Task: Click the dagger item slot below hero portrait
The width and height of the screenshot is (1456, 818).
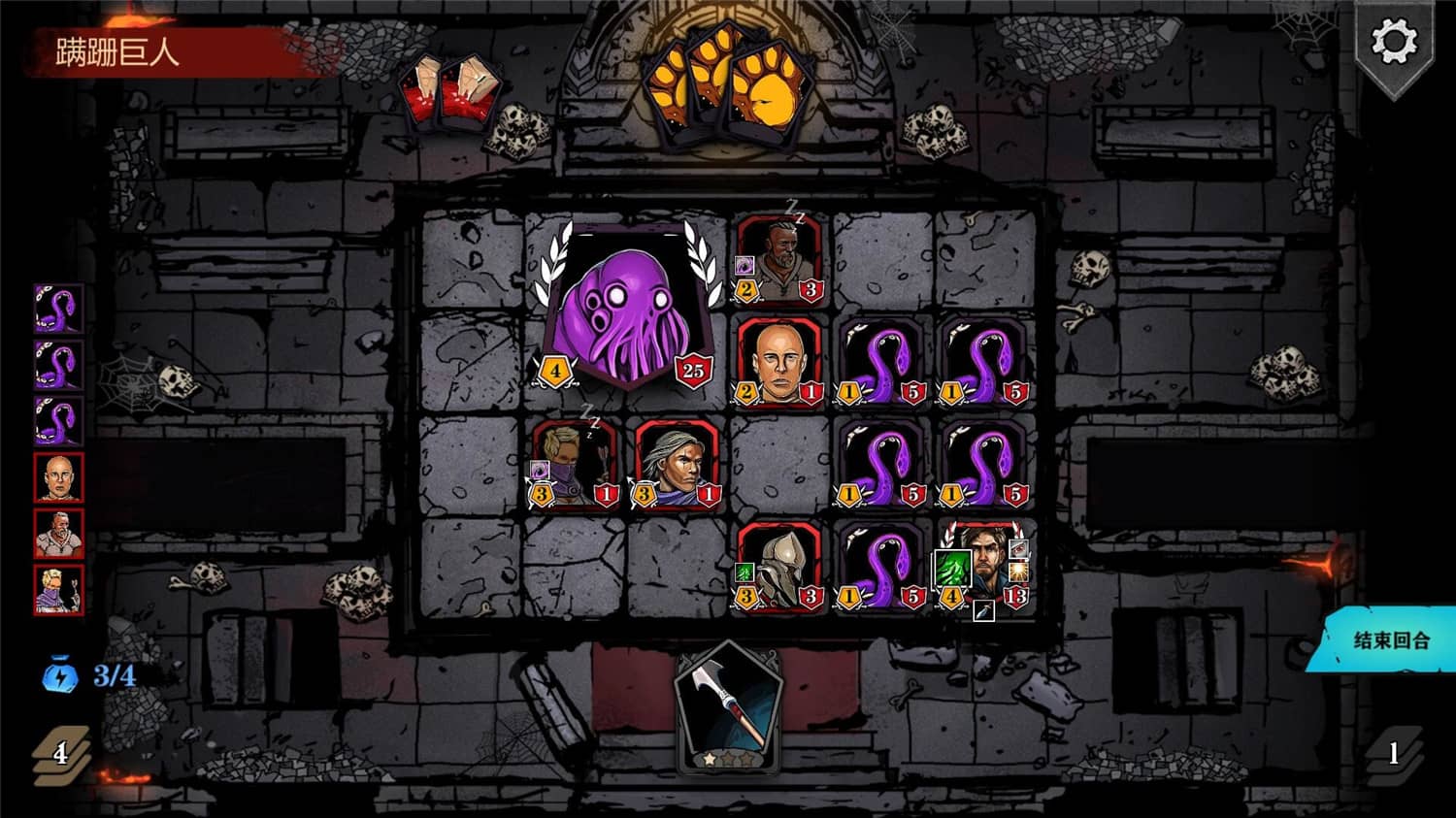Action: click(x=984, y=612)
